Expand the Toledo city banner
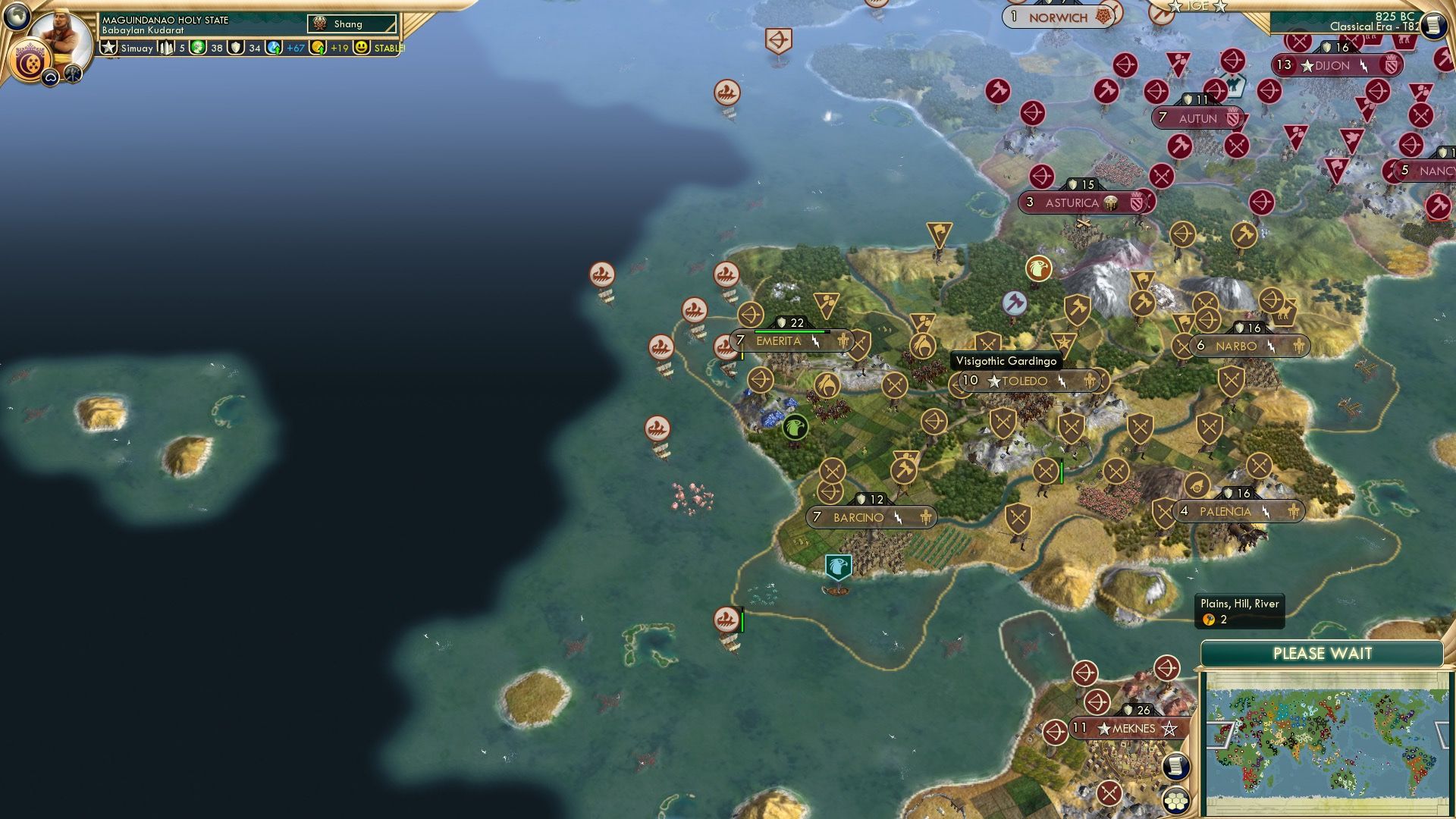 [x=1025, y=381]
